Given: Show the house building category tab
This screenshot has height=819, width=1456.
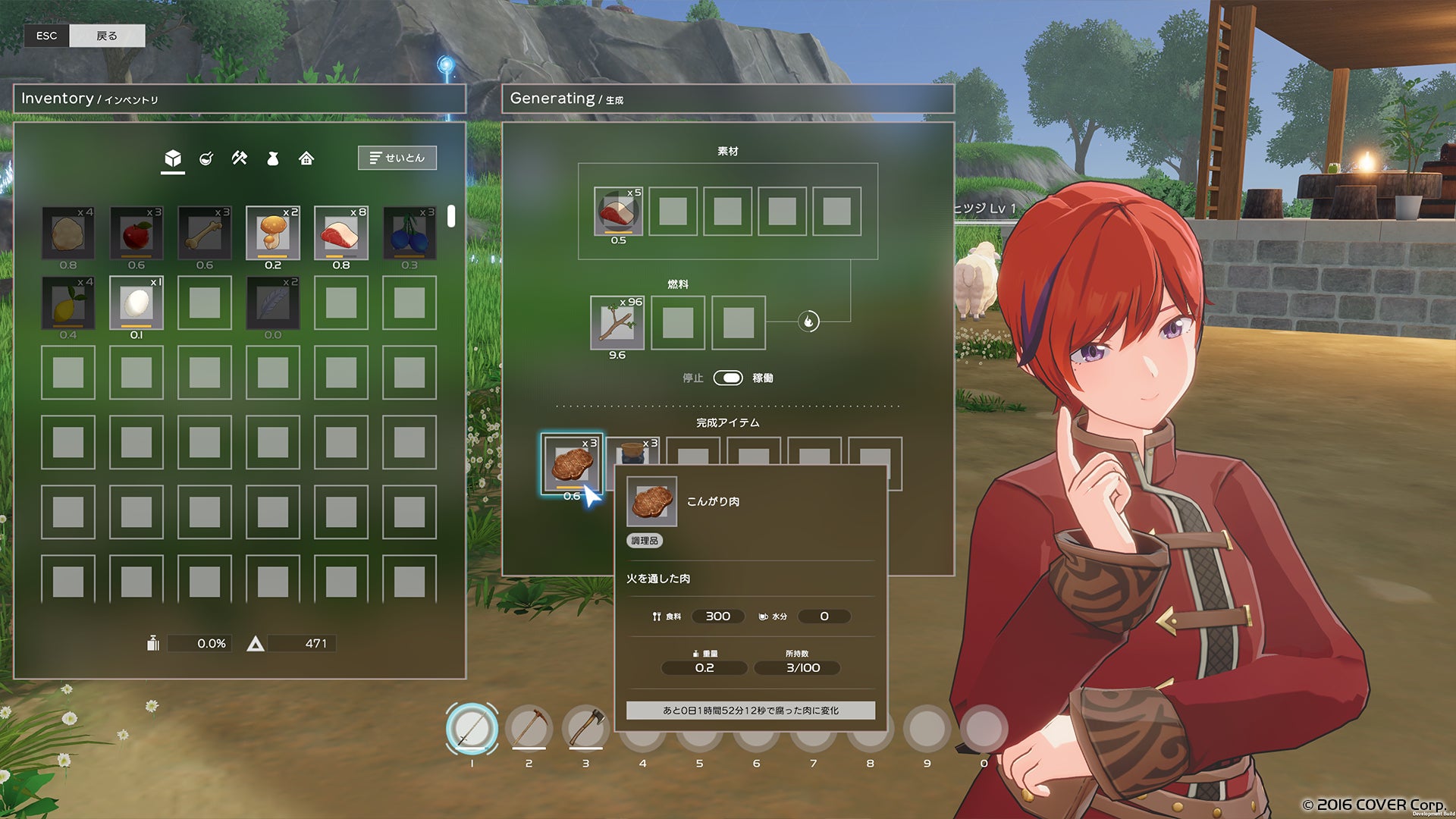Looking at the screenshot, I should point(306,158).
